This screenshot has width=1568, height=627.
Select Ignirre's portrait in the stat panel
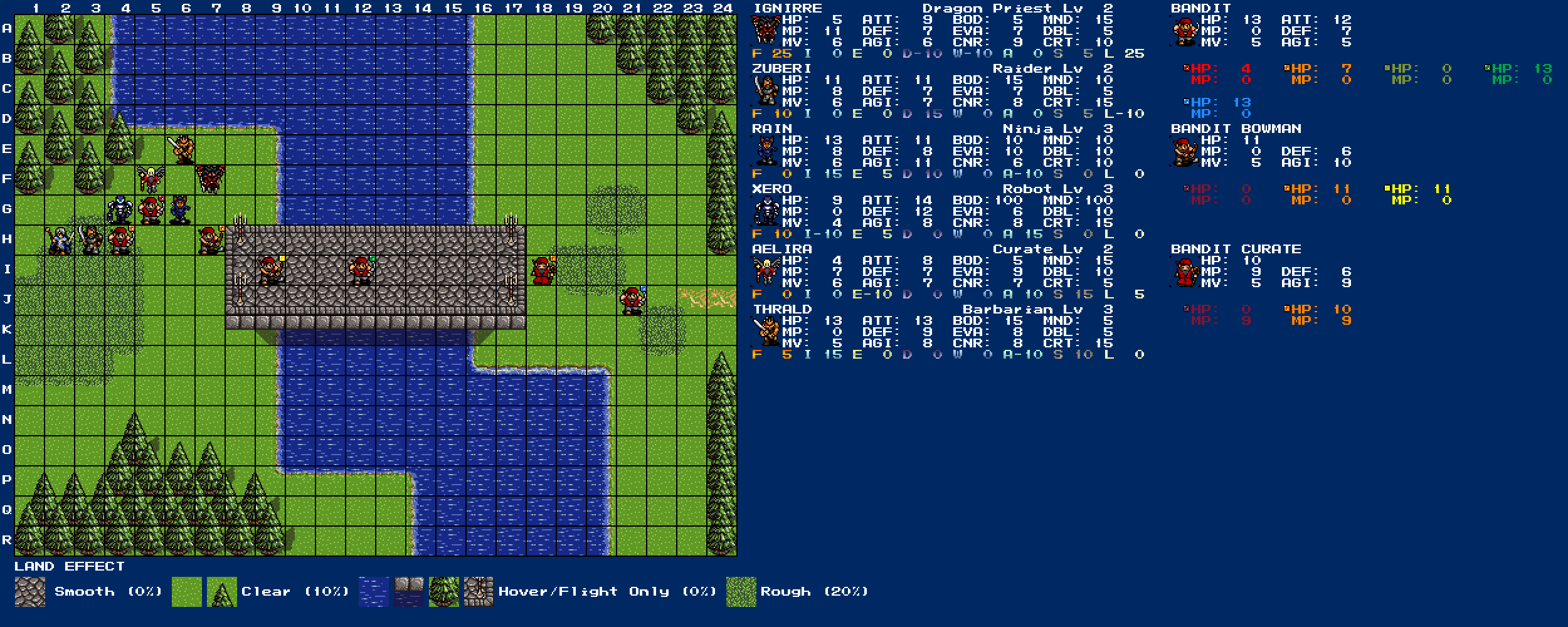[x=765, y=31]
